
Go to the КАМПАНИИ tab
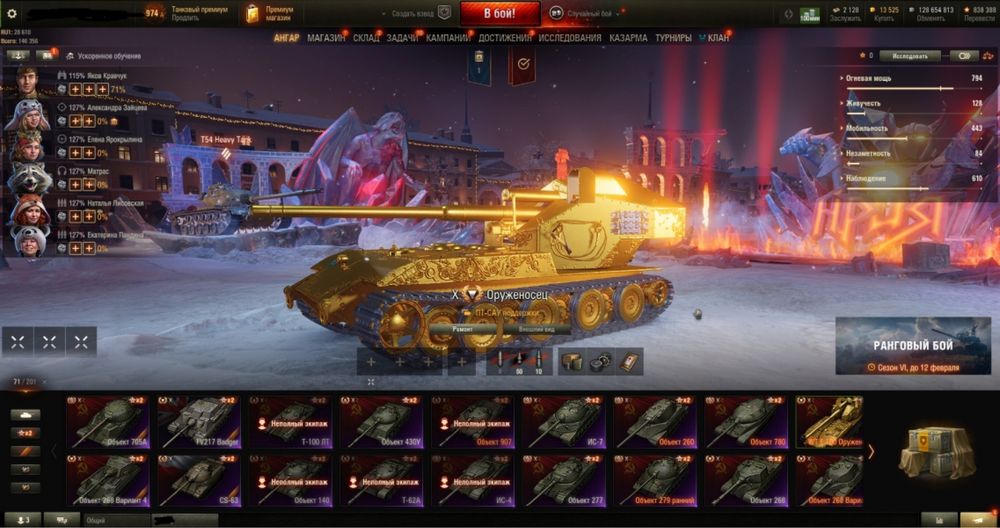tap(448, 38)
